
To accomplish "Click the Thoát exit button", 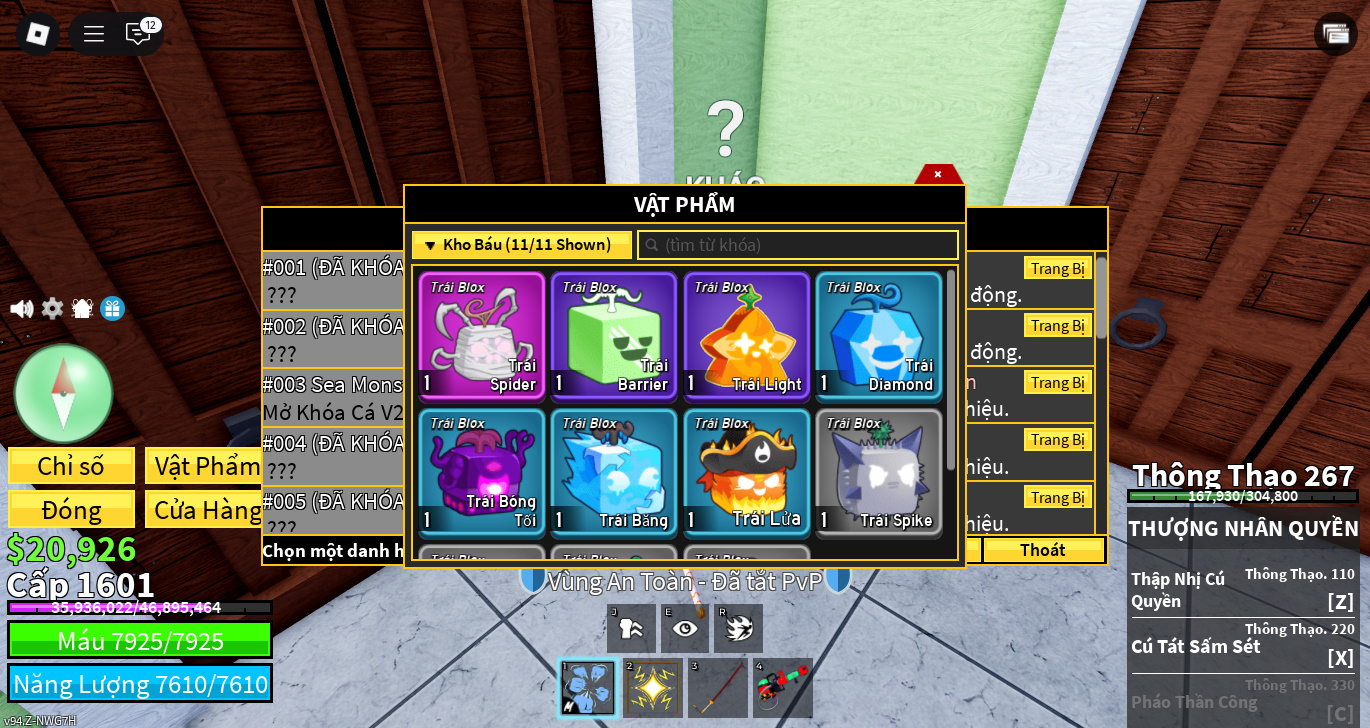I will (x=1042, y=550).
